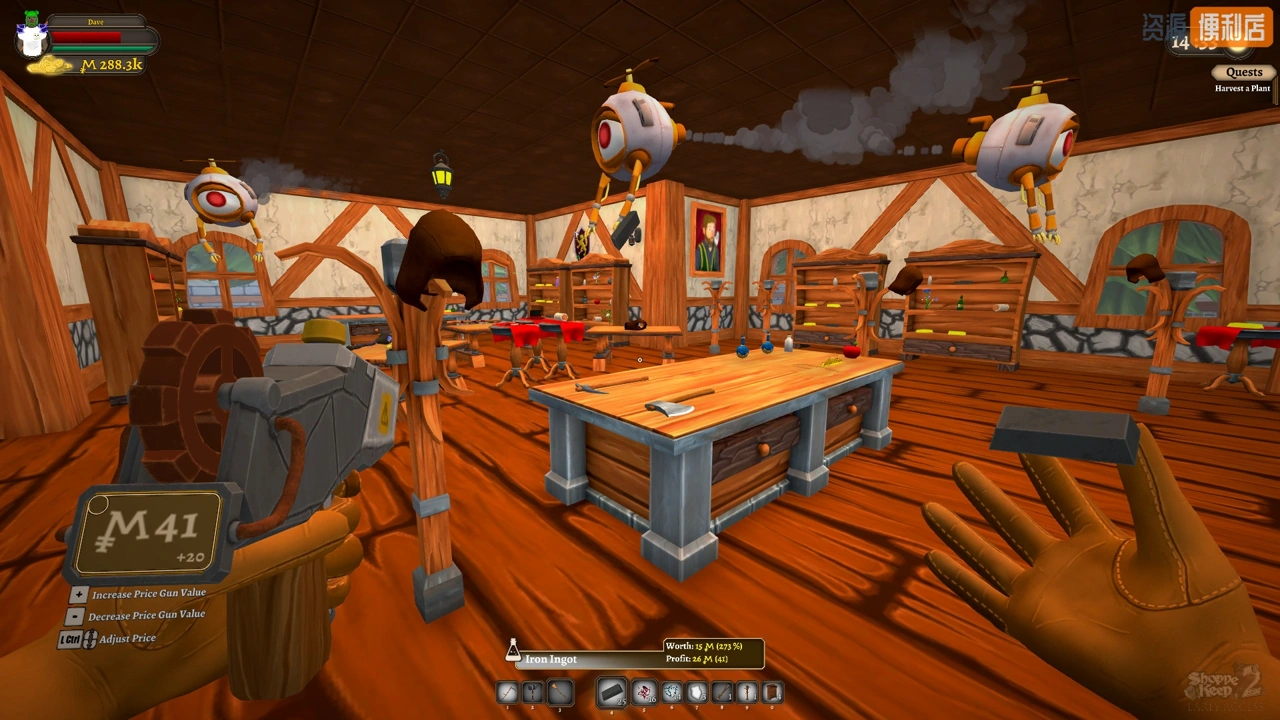Select the white shield slot

coord(697,692)
